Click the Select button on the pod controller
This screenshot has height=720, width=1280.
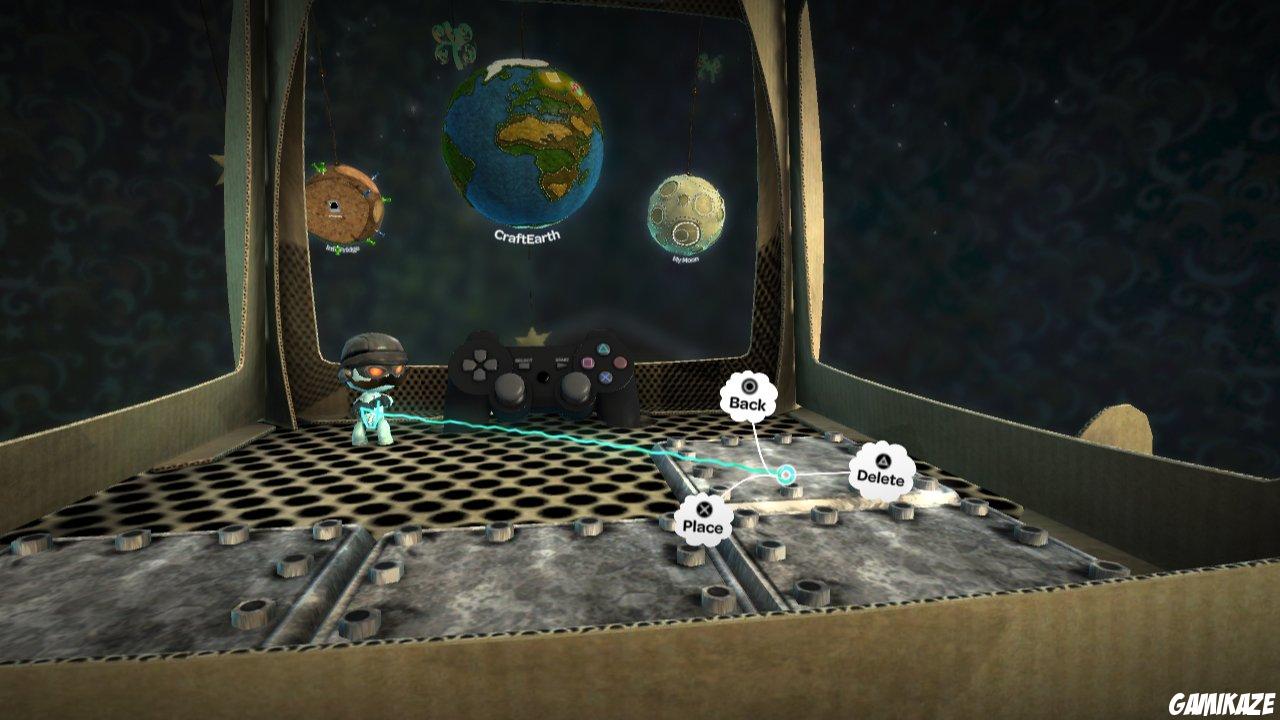tap(522, 362)
